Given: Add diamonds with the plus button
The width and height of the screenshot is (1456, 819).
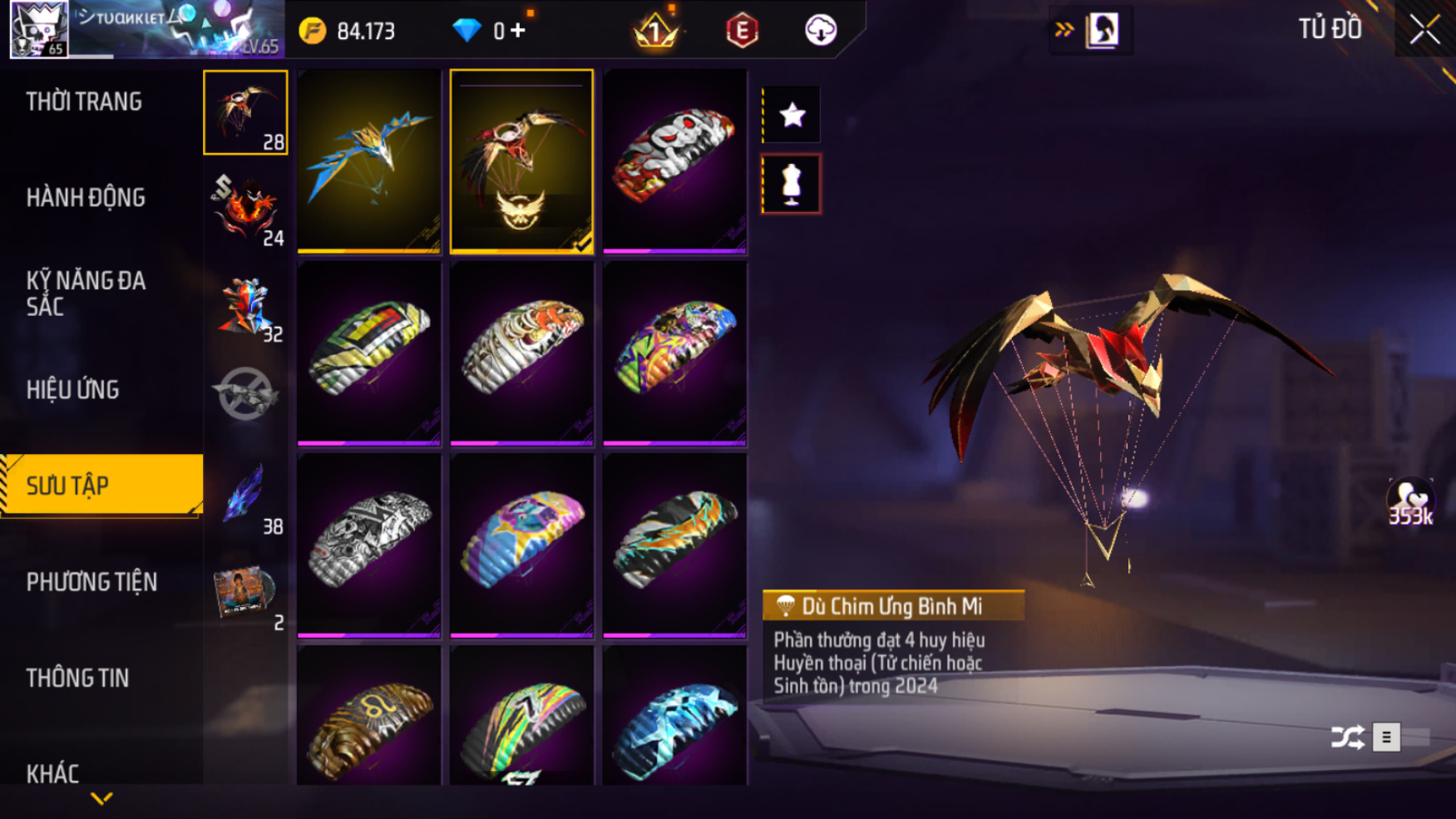Looking at the screenshot, I should pyautogui.click(x=518, y=31).
